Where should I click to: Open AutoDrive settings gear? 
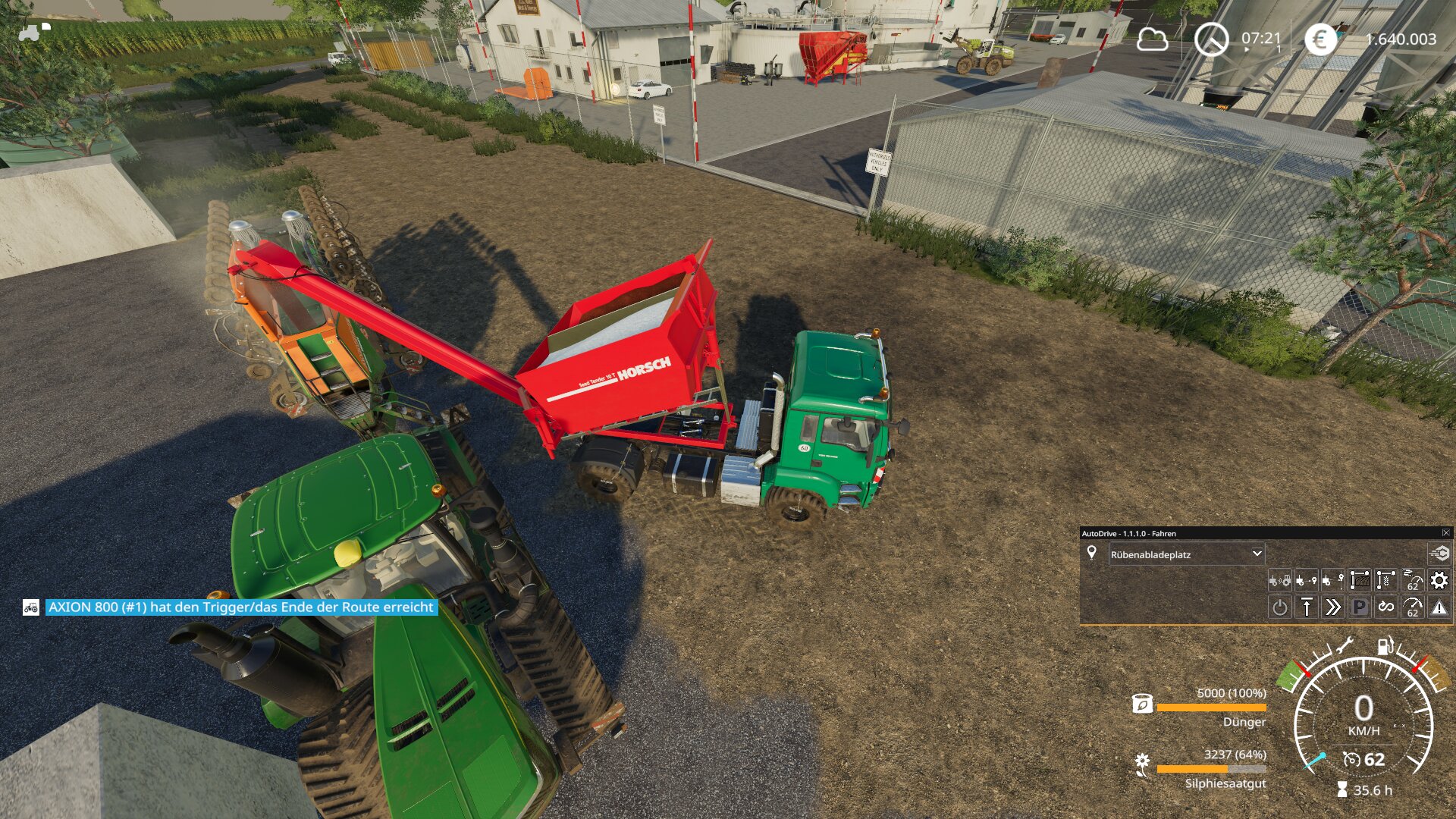(x=1439, y=581)
